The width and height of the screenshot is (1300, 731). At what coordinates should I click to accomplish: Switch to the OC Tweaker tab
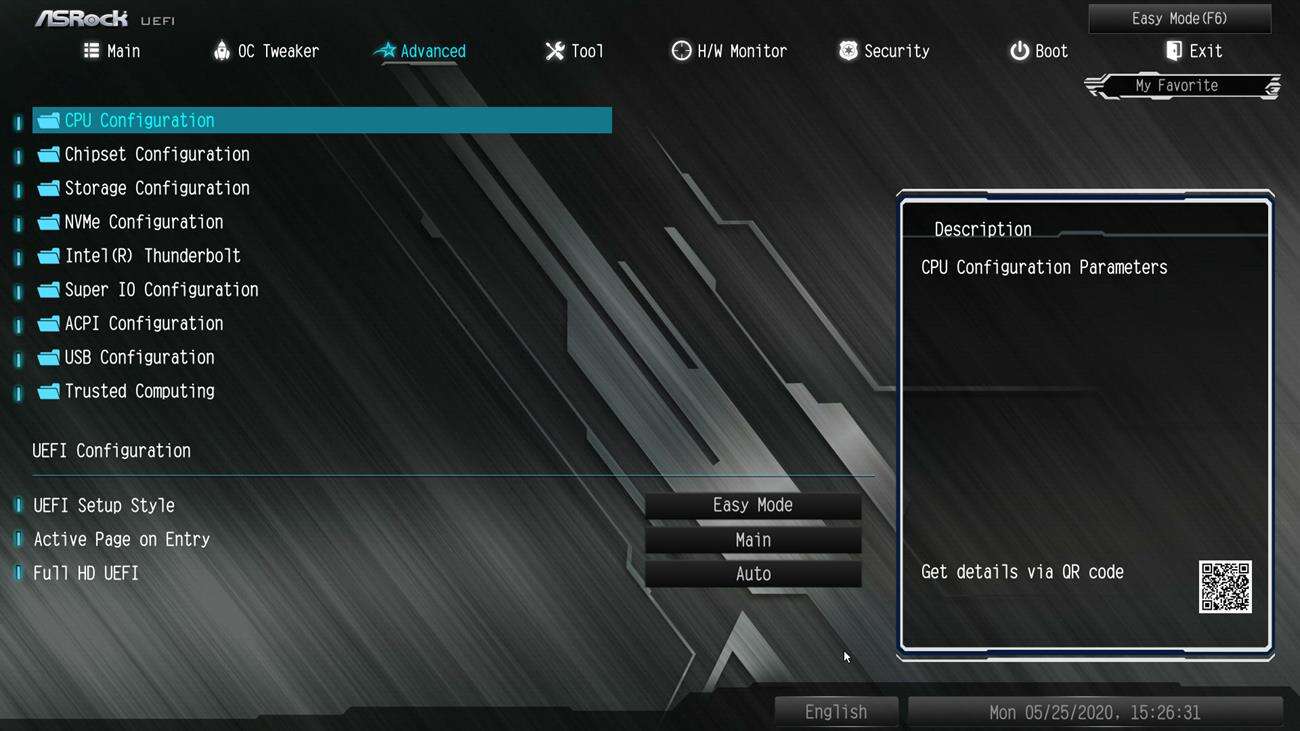tap(266, 50)
